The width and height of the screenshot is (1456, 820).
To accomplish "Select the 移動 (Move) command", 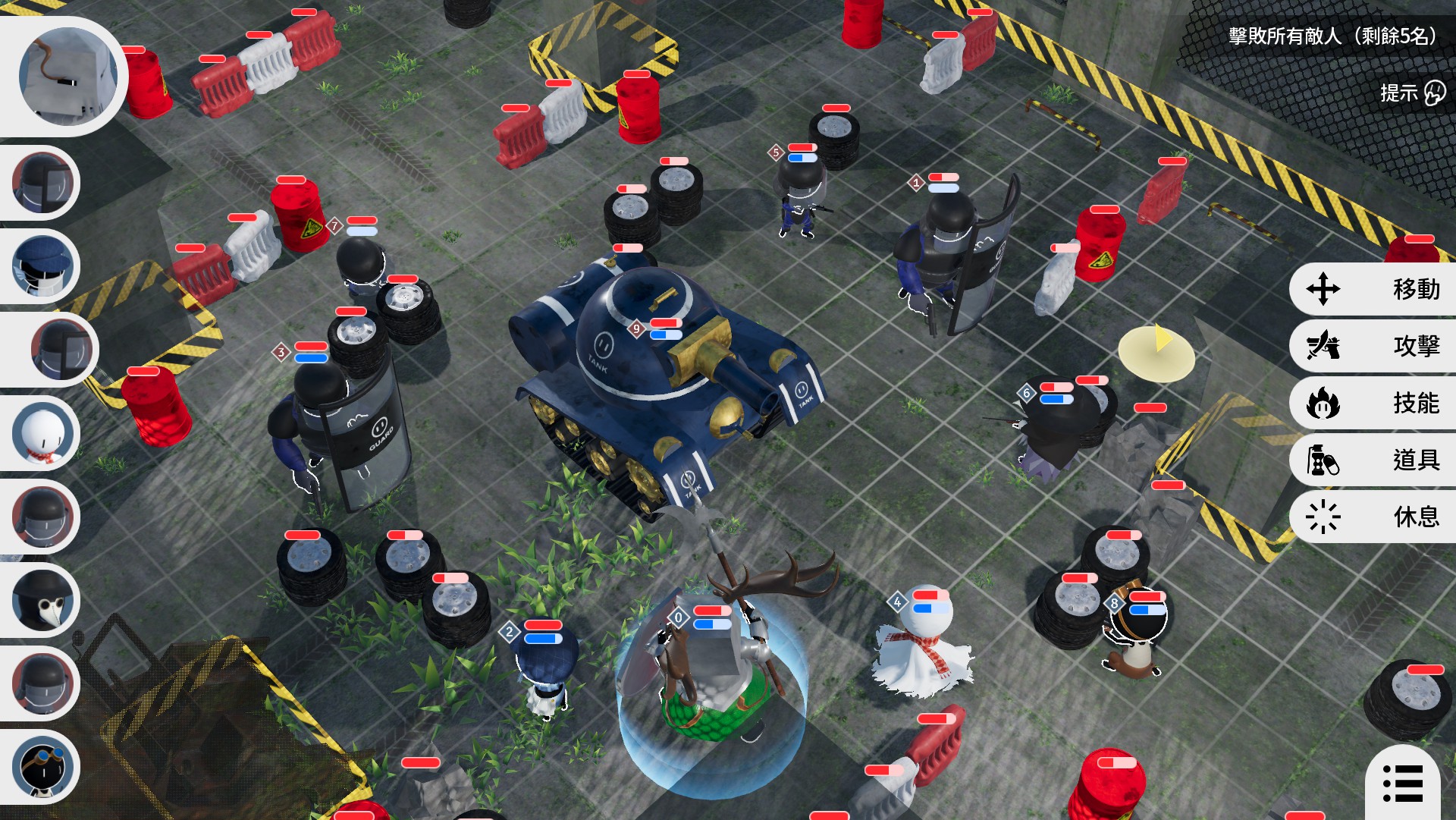I will 1373,289.
